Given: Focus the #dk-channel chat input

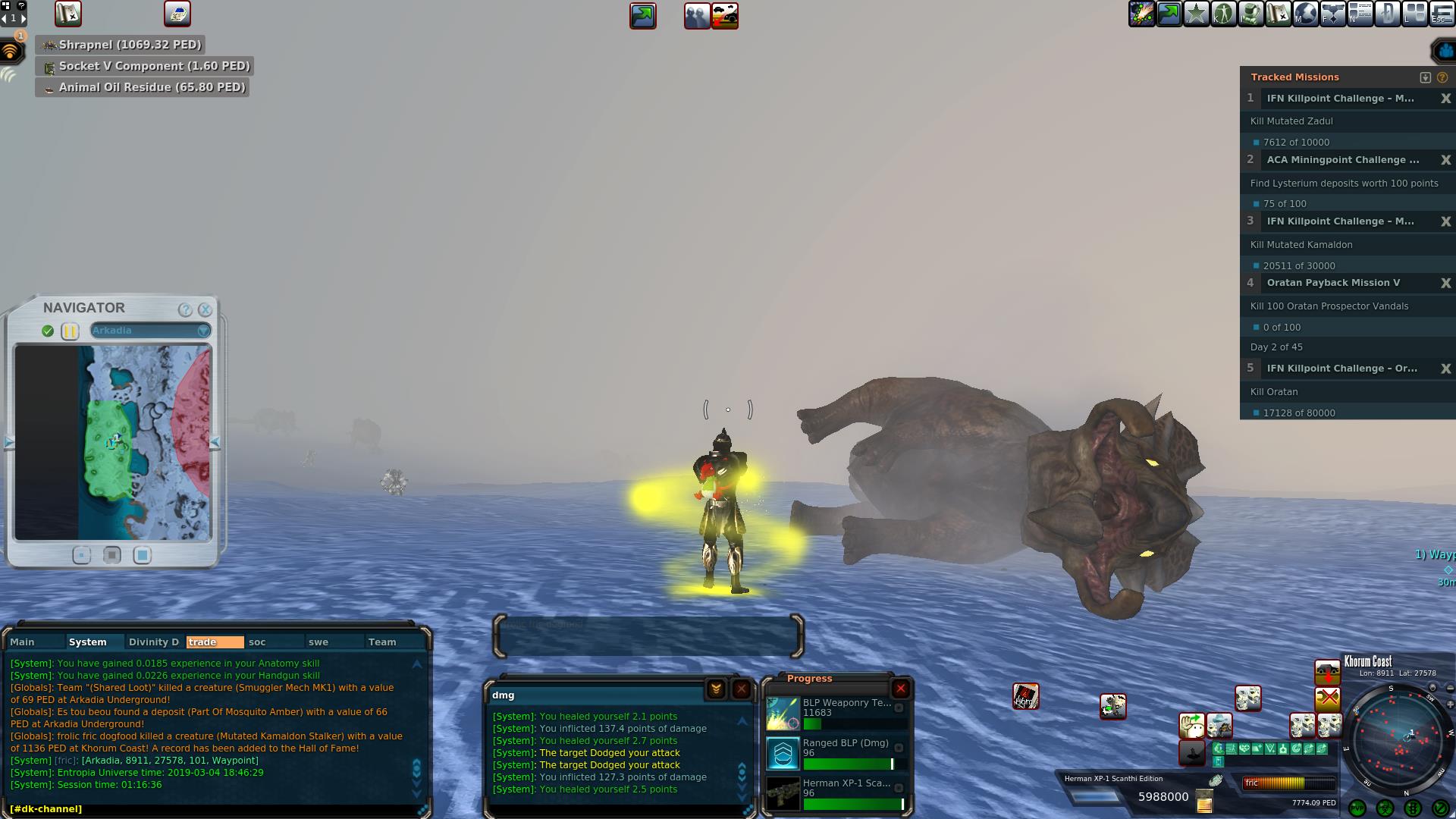Looking at the screenshot, I should [x=212, y=808].
